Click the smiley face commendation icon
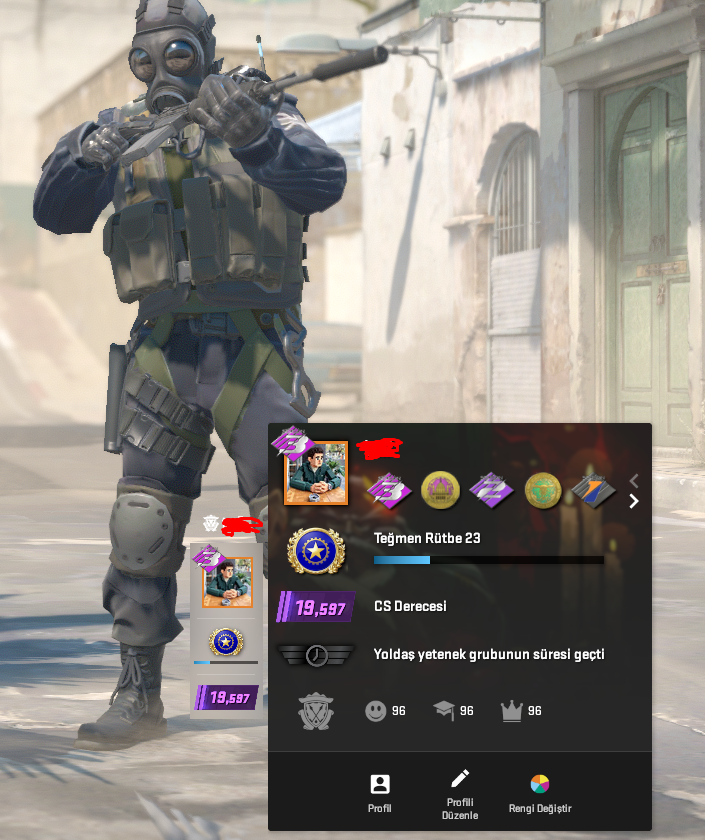This screenshot has height=840, width=705. tap(375, 711)
